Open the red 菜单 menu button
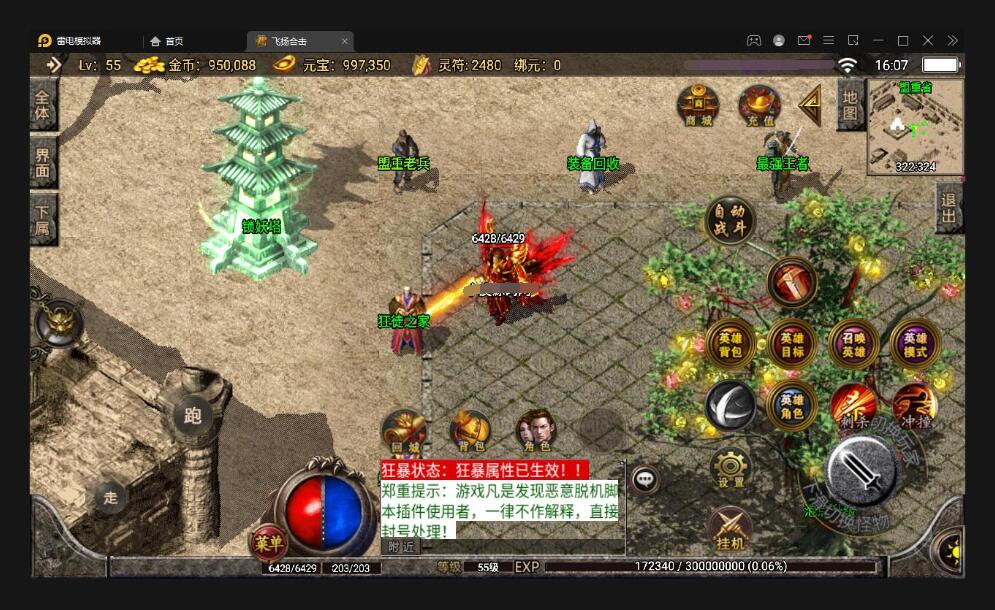Viewport: 995px width, 610px height. [266, 543]
